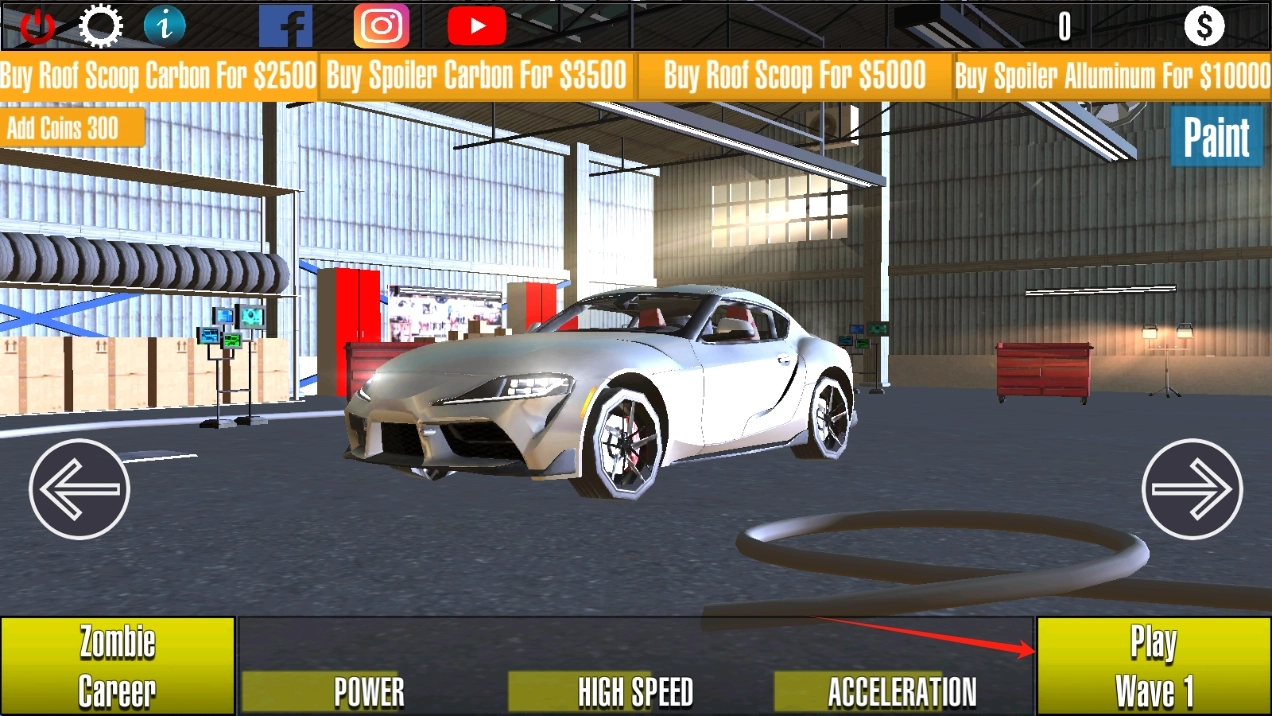This screenshot has width=1272, height=716.
Task: Open the Paint menu
Action: pyautogui.click(x=1216, y=138)
